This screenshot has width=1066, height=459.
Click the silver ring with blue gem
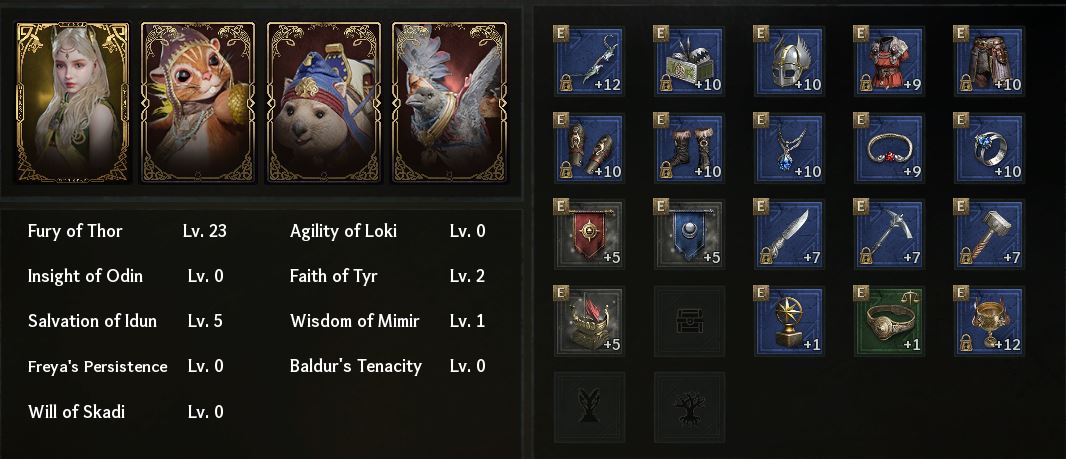[x=989, y=148]
